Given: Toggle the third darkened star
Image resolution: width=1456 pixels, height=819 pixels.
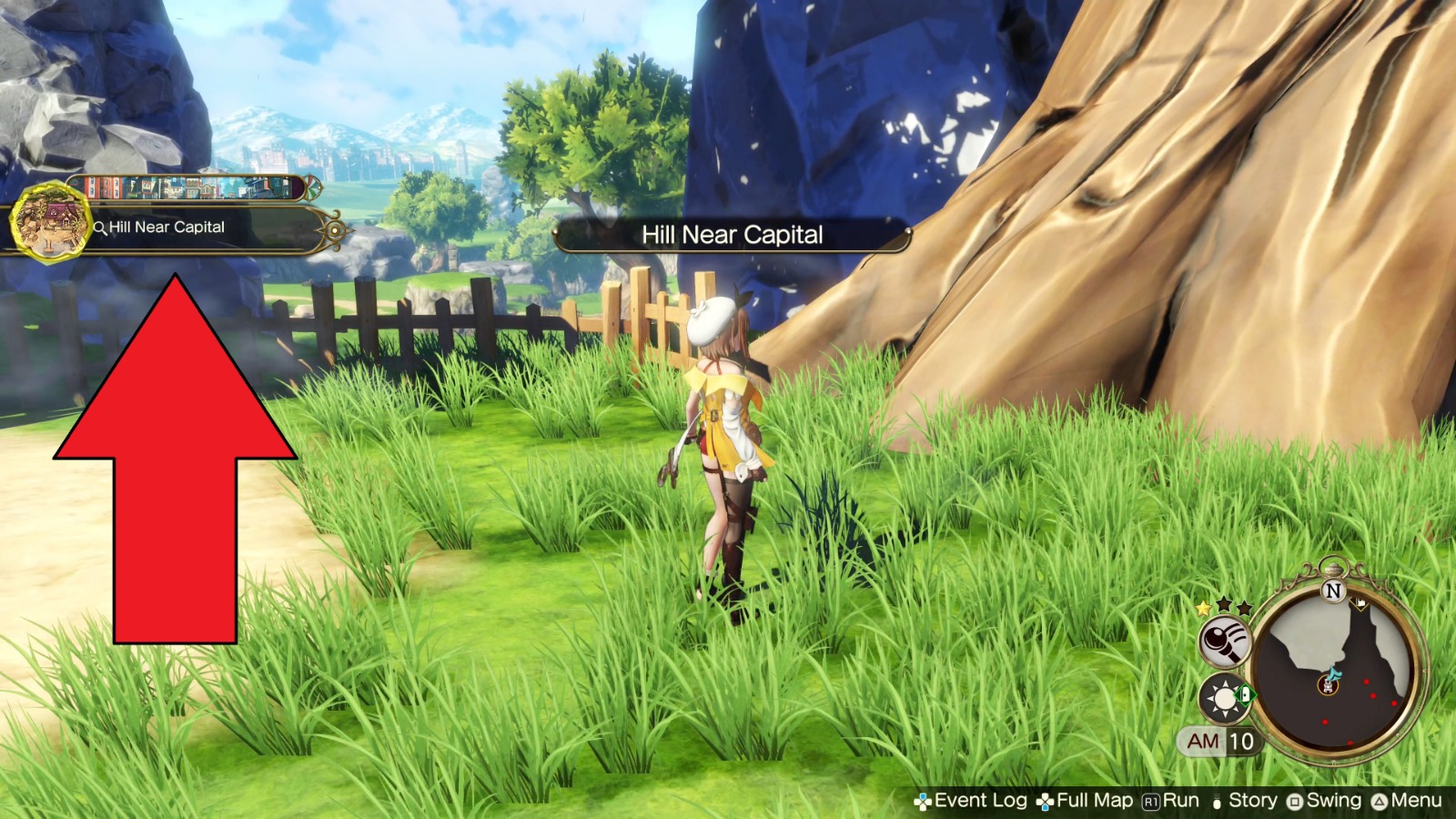Looking at the screenshot, I should tap(1245, 608).
